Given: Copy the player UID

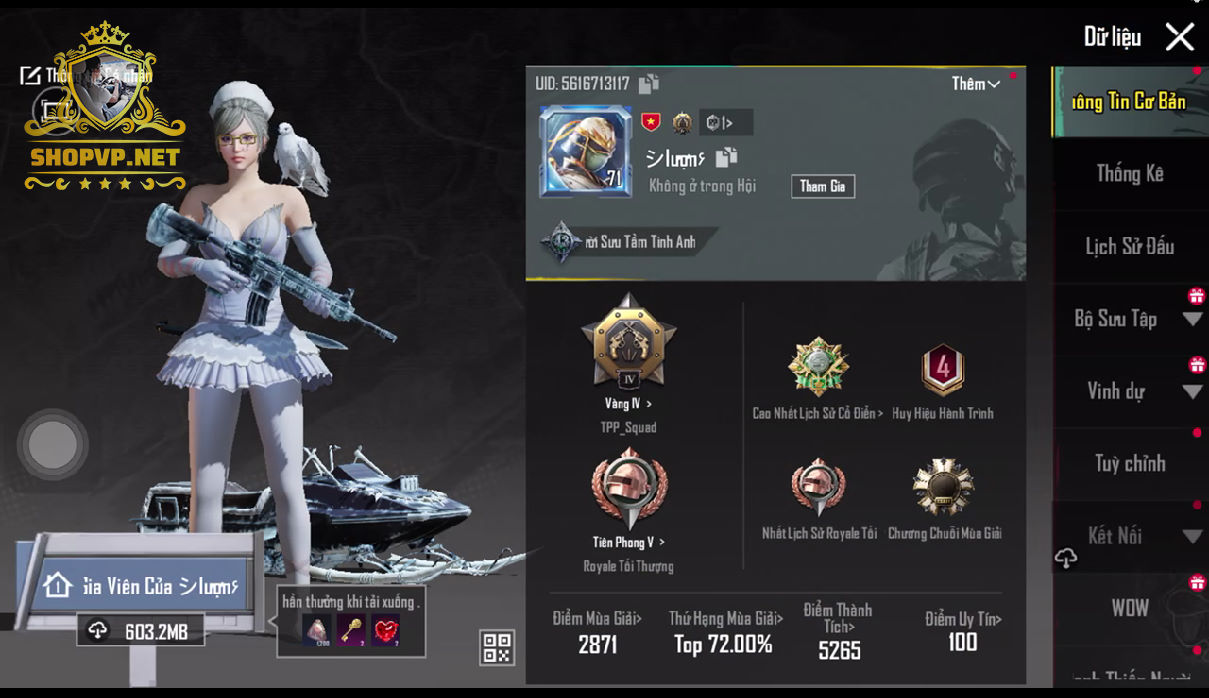Looking at the screenshot, I should tap(649, 84).
